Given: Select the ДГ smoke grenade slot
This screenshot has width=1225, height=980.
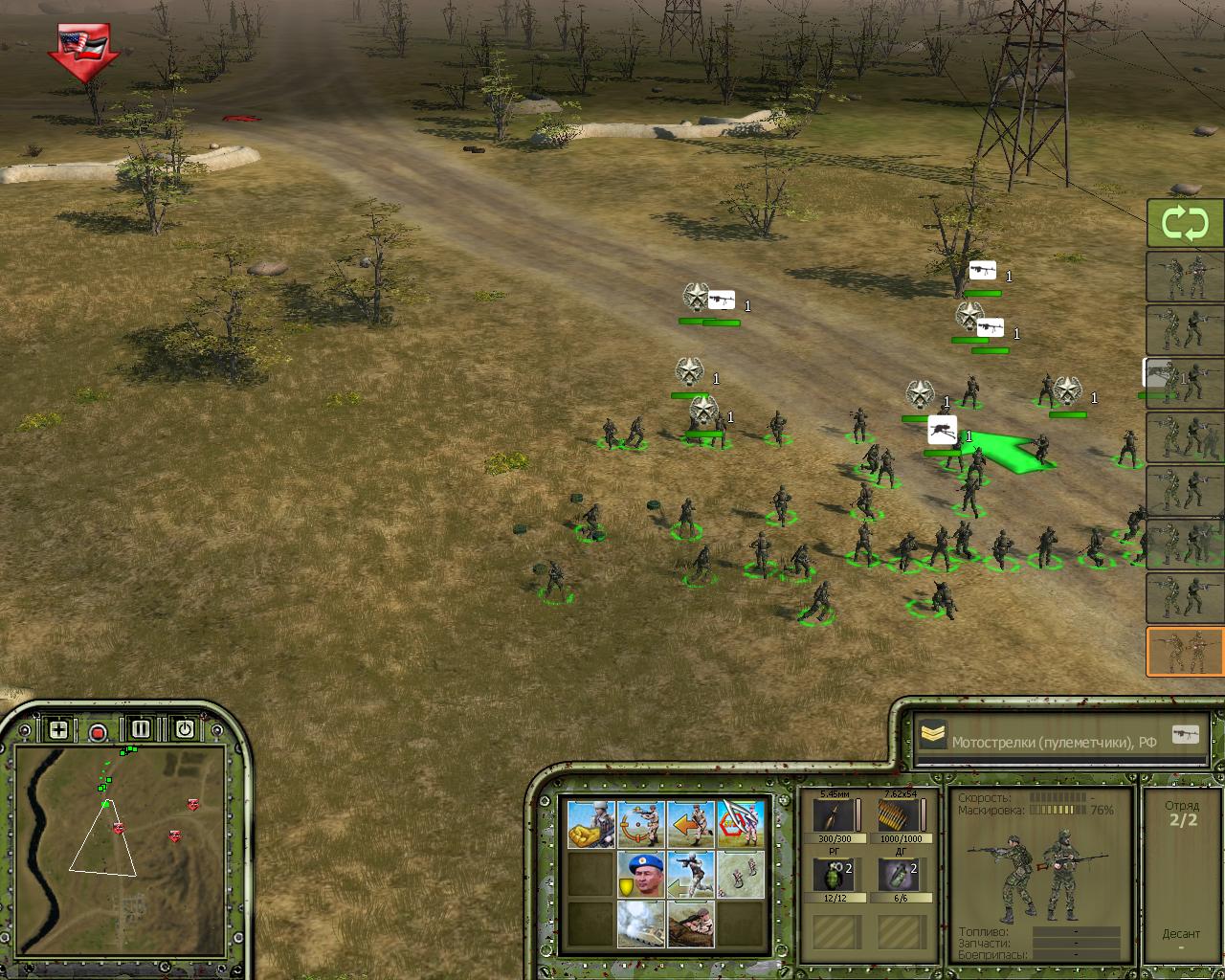Looking at the screenshot, I should click(x=900, y=876).
